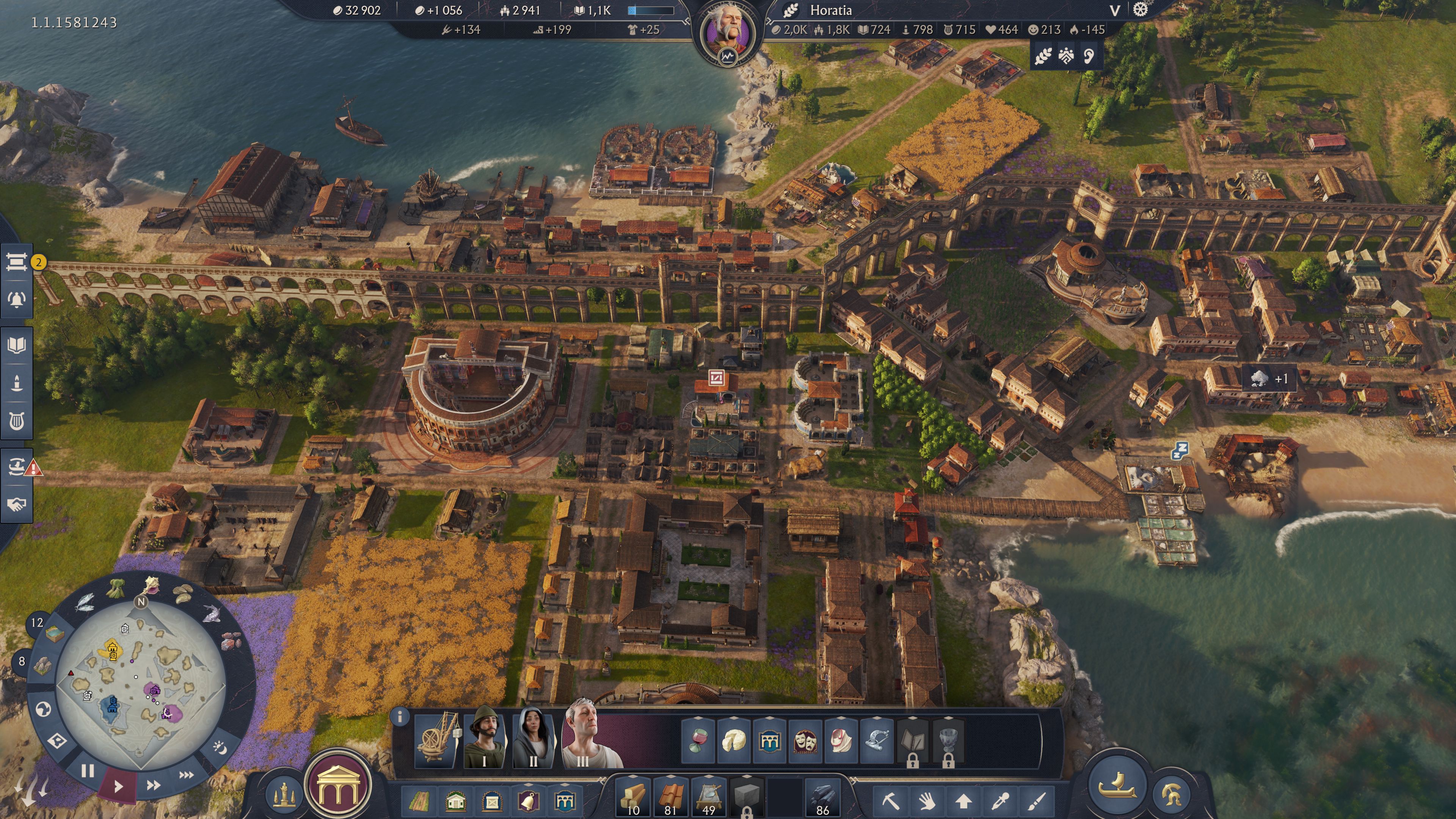Choose the wine glass need building

(698, 741)
